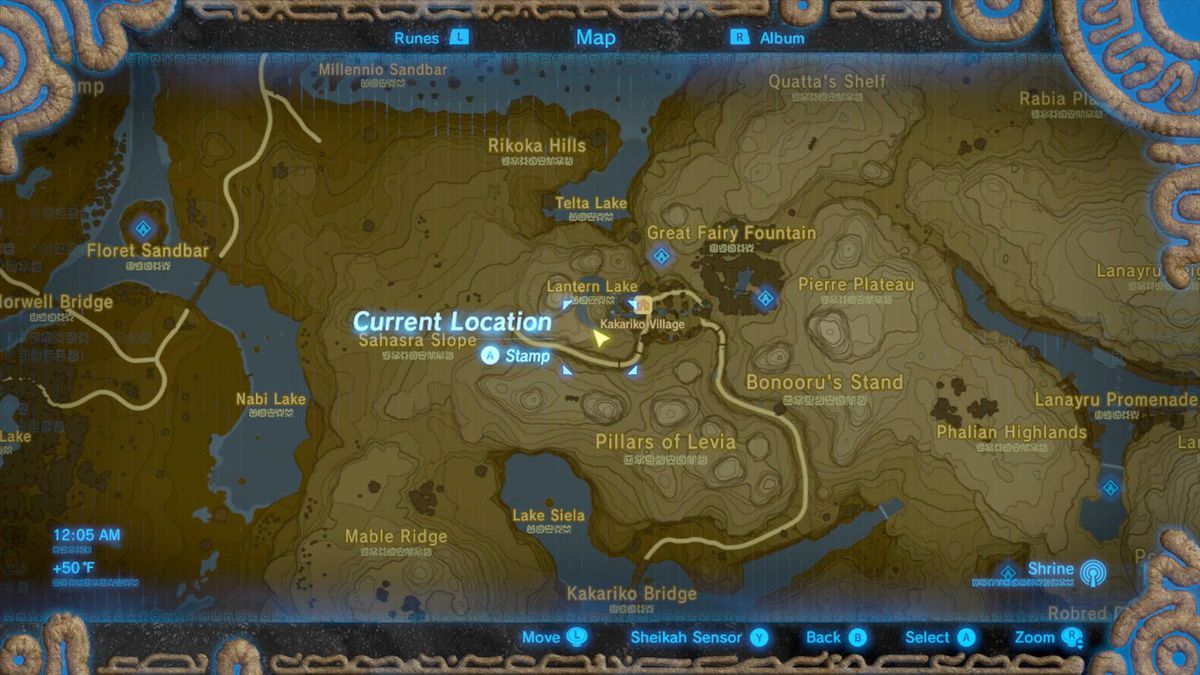
Task: Select the Map tab heading
Action: [x=596, y=38]
